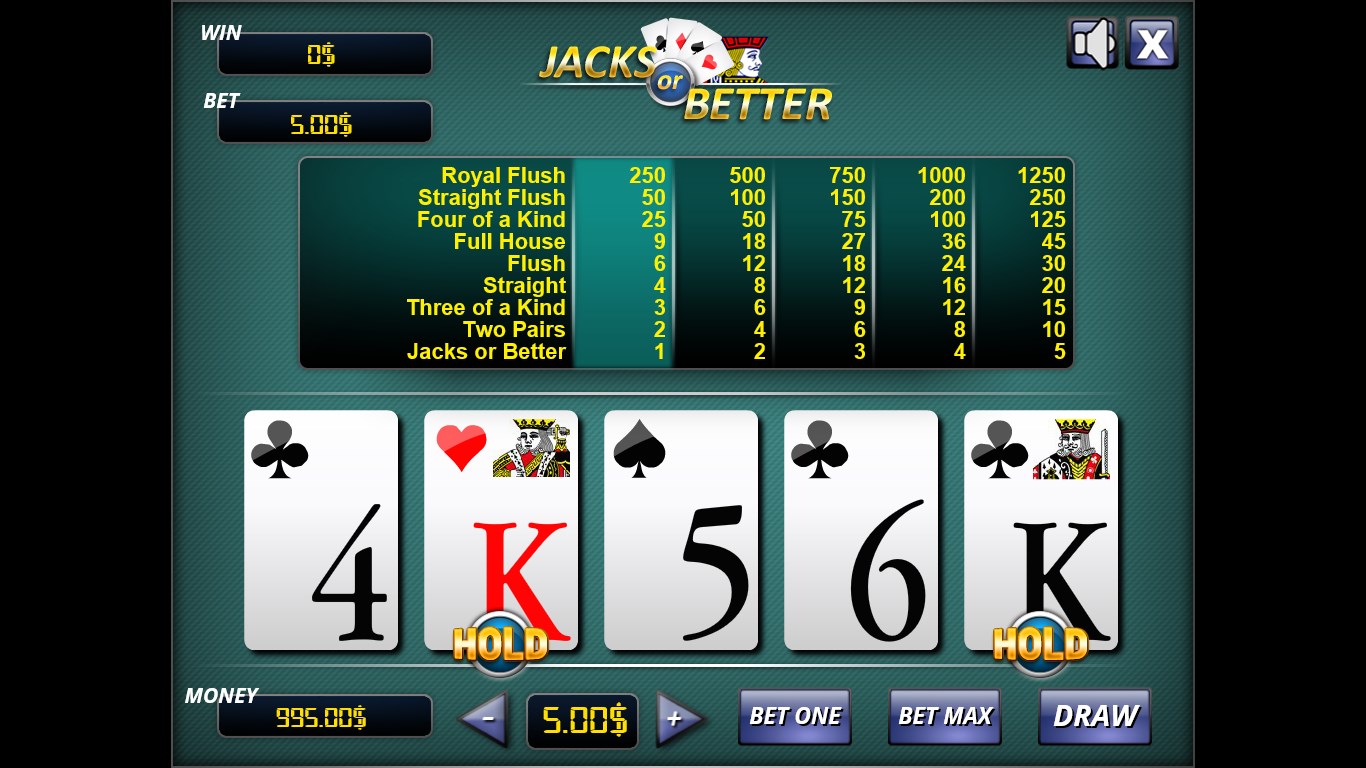Click the DRAW button
The height and width of the screenshot is (768, 1366).
click(1095, 716)
